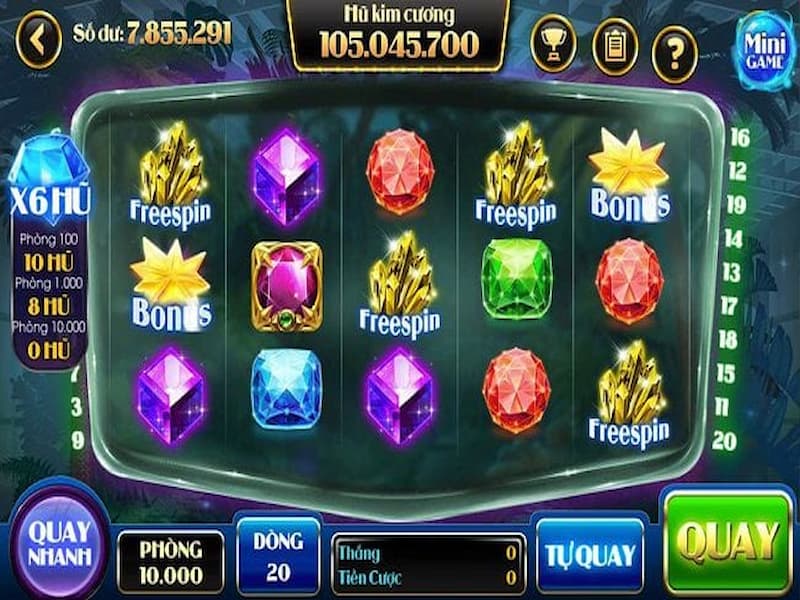This screenshot has width=800, height=600.
Task: Go back using the arrow button
Action: tap(39, 41)
